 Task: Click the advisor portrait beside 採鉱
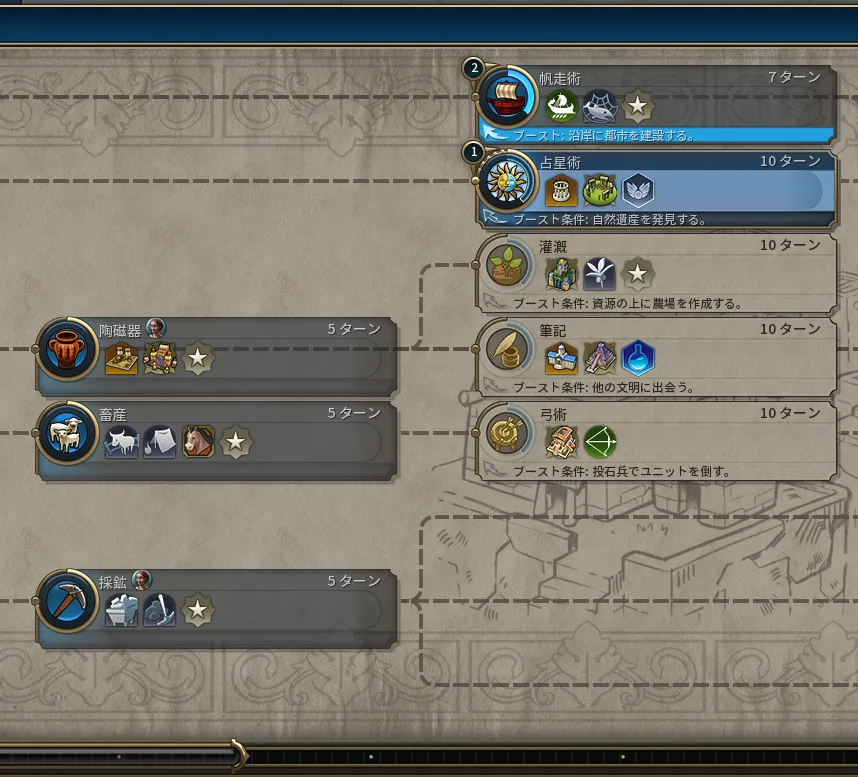(x=142, y=580)
